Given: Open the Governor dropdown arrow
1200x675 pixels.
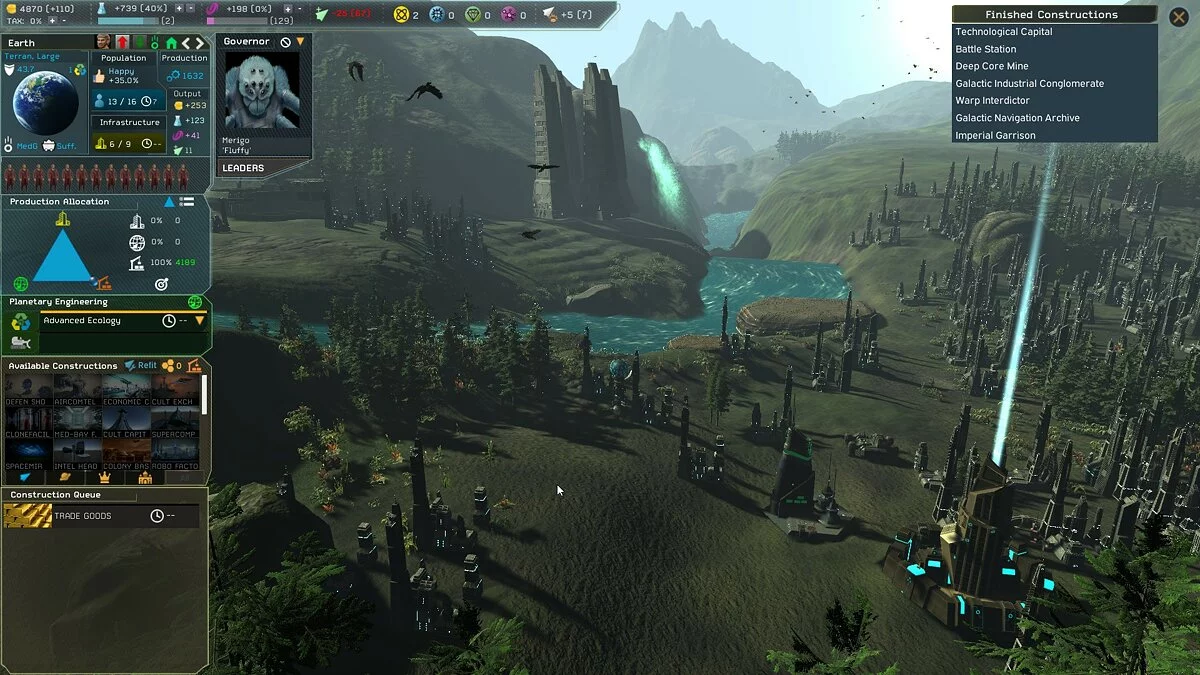Looking at the screenshot, I should coord(300,42).
